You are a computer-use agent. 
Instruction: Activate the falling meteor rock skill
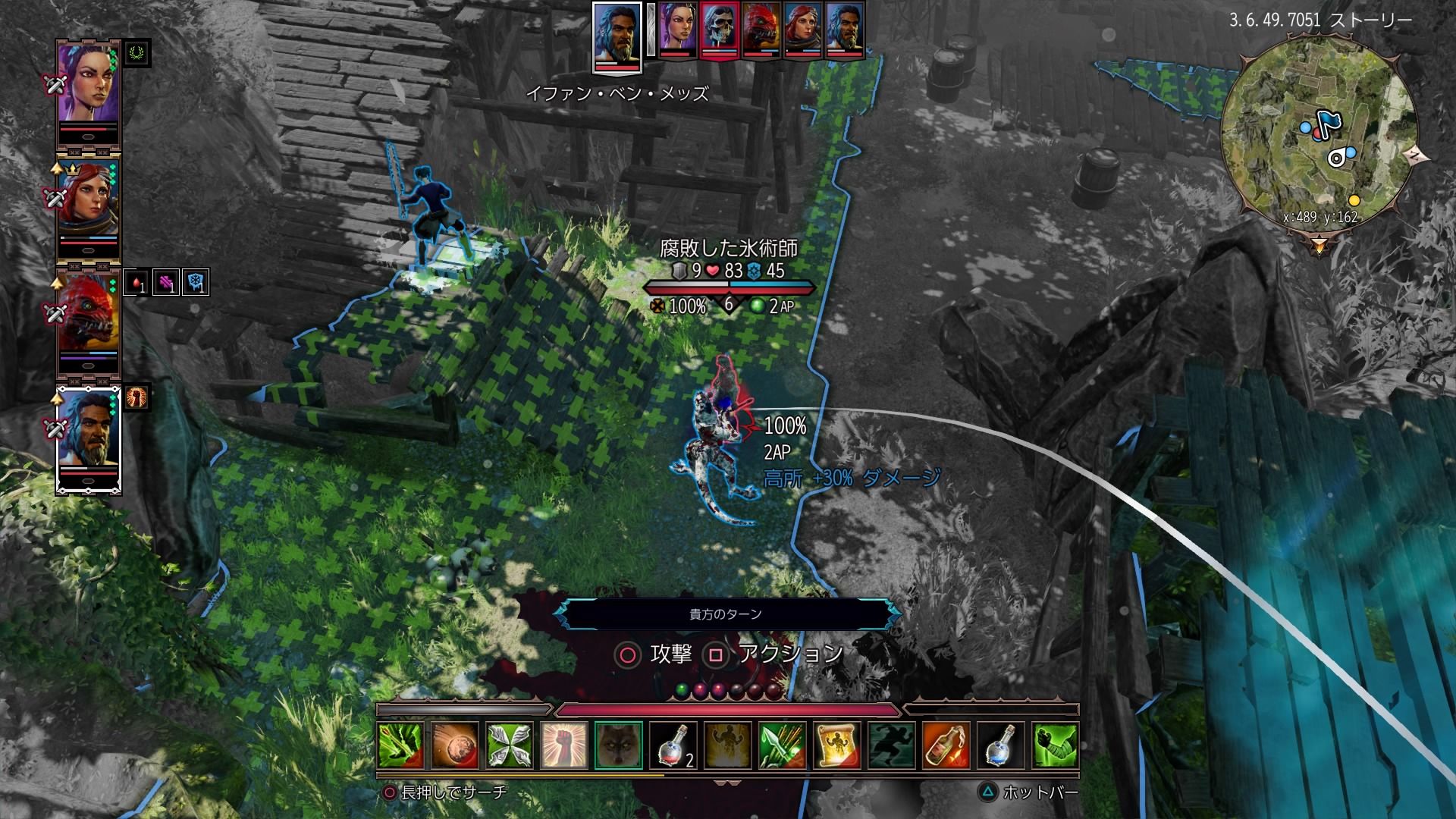click(x=455, y=746)
